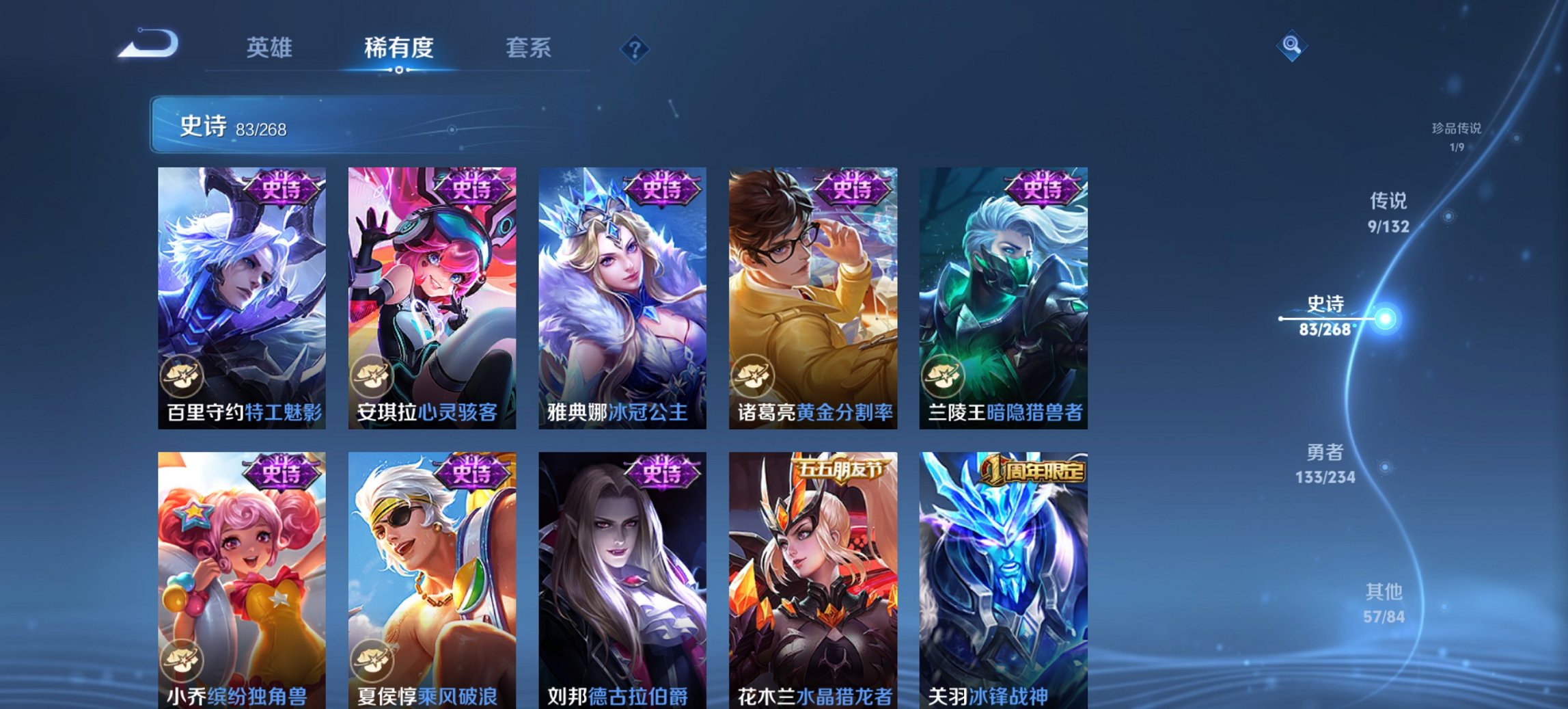Switch to the 英雄 tab

point(270,48)
